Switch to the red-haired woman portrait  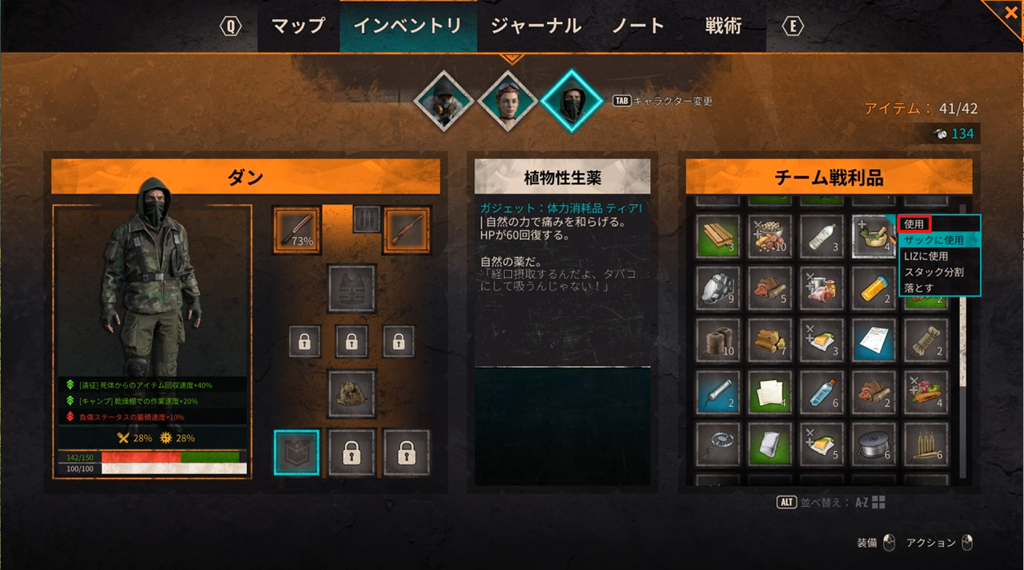[508, 100]
